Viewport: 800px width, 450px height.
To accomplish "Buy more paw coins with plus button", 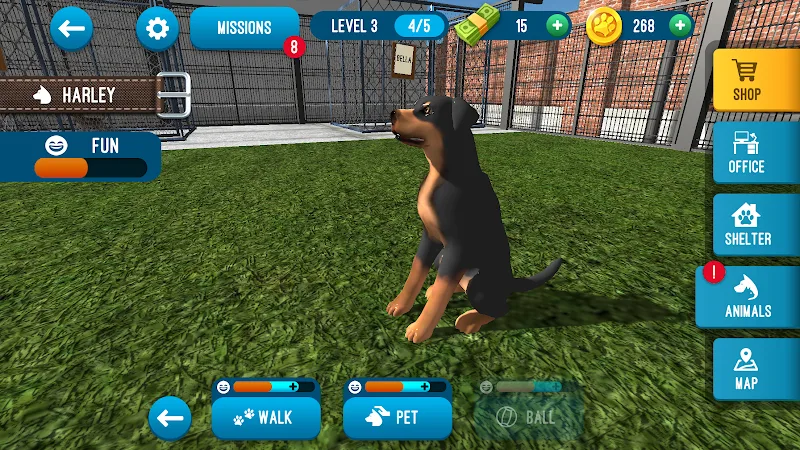I will [680, 25].
